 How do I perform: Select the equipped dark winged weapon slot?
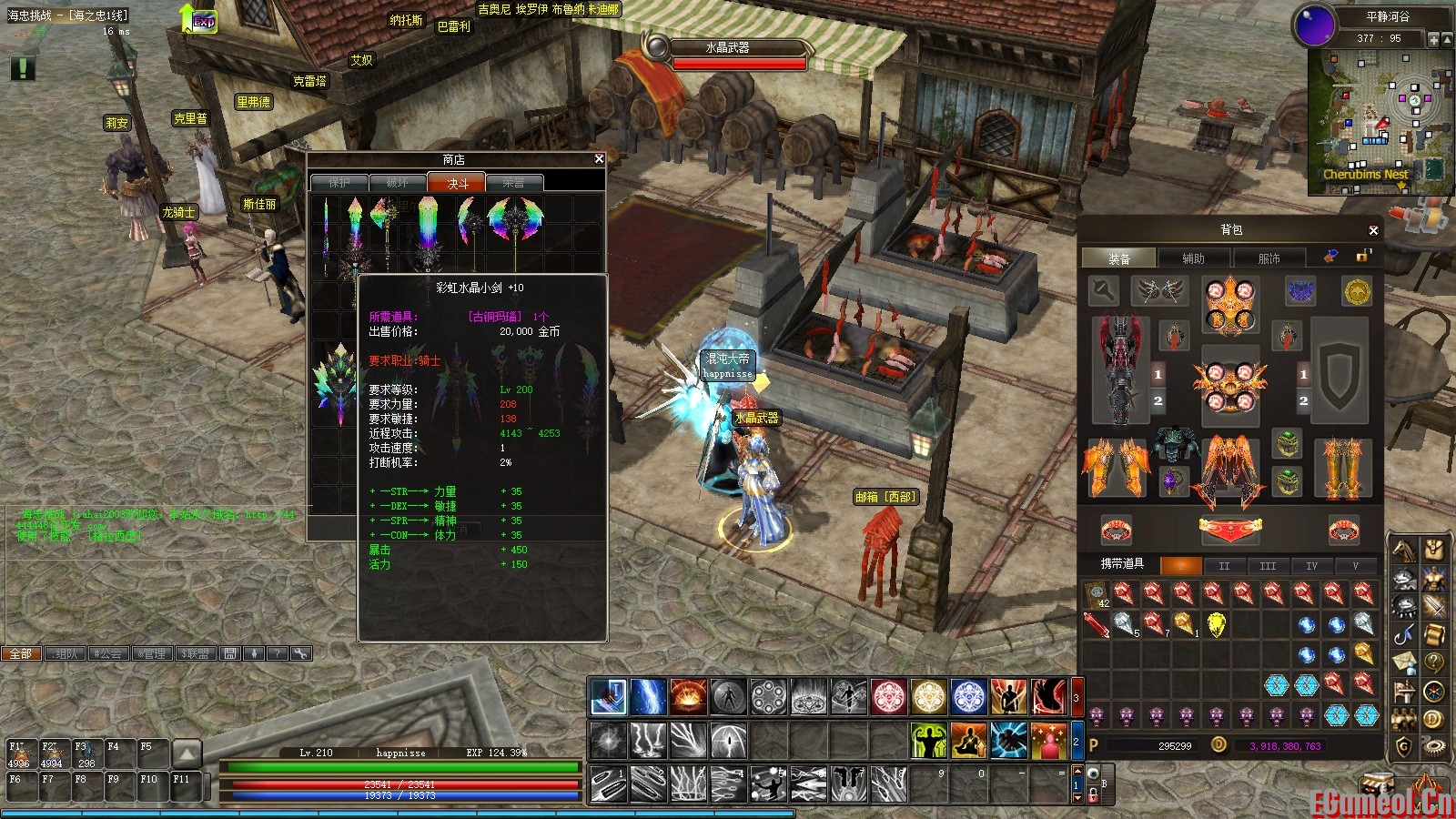click(x=1119, y=369)
